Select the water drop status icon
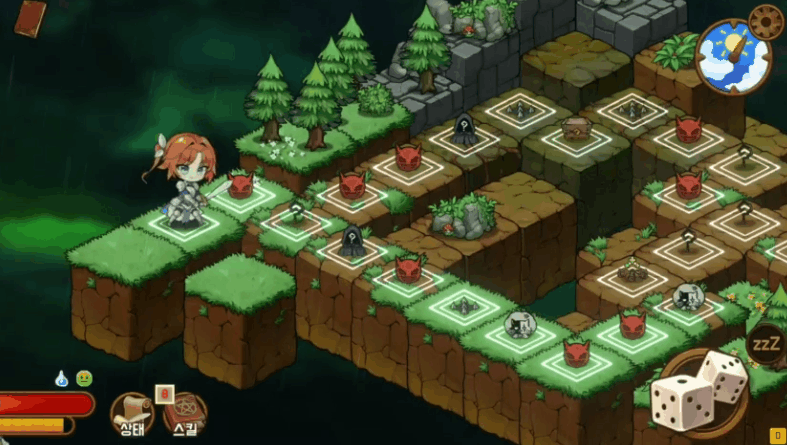This screenshot has width=787, height=445. [62, 378]
